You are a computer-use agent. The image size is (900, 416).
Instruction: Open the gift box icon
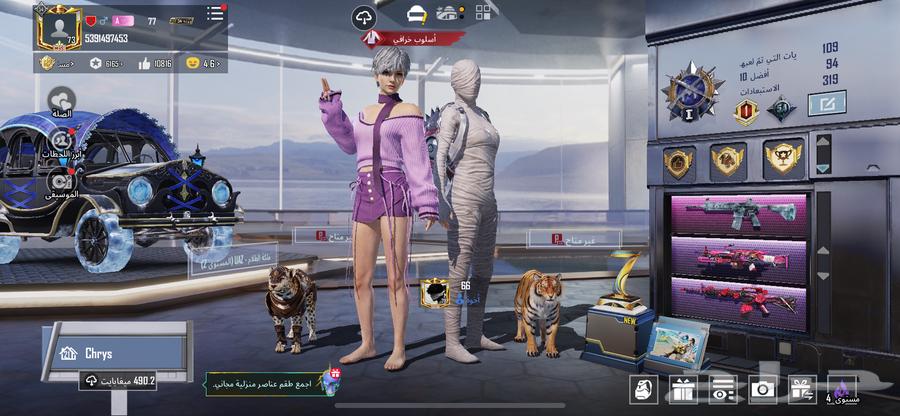click(x=683, y=388)
